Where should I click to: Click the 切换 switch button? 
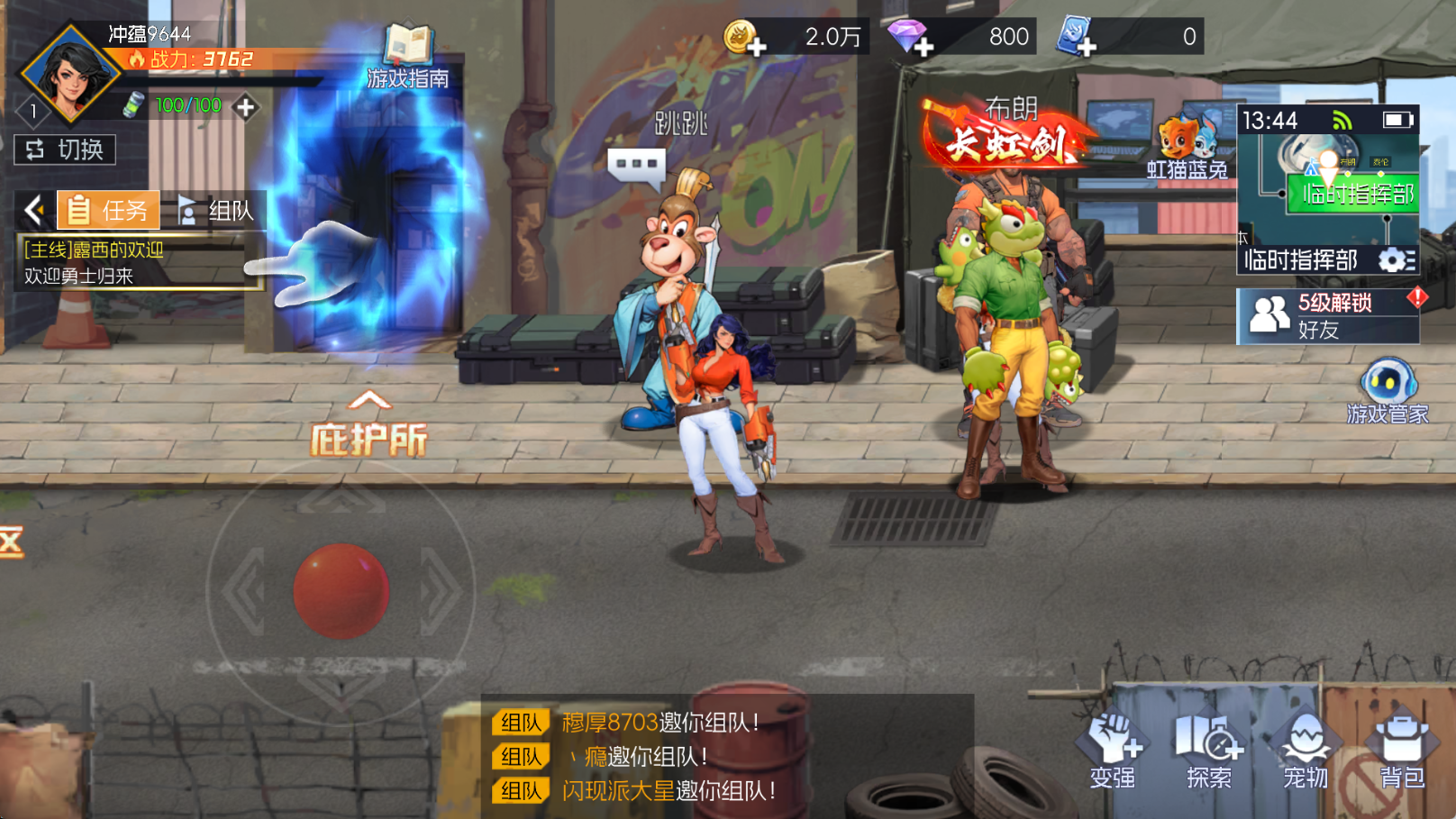pos(65,150)
